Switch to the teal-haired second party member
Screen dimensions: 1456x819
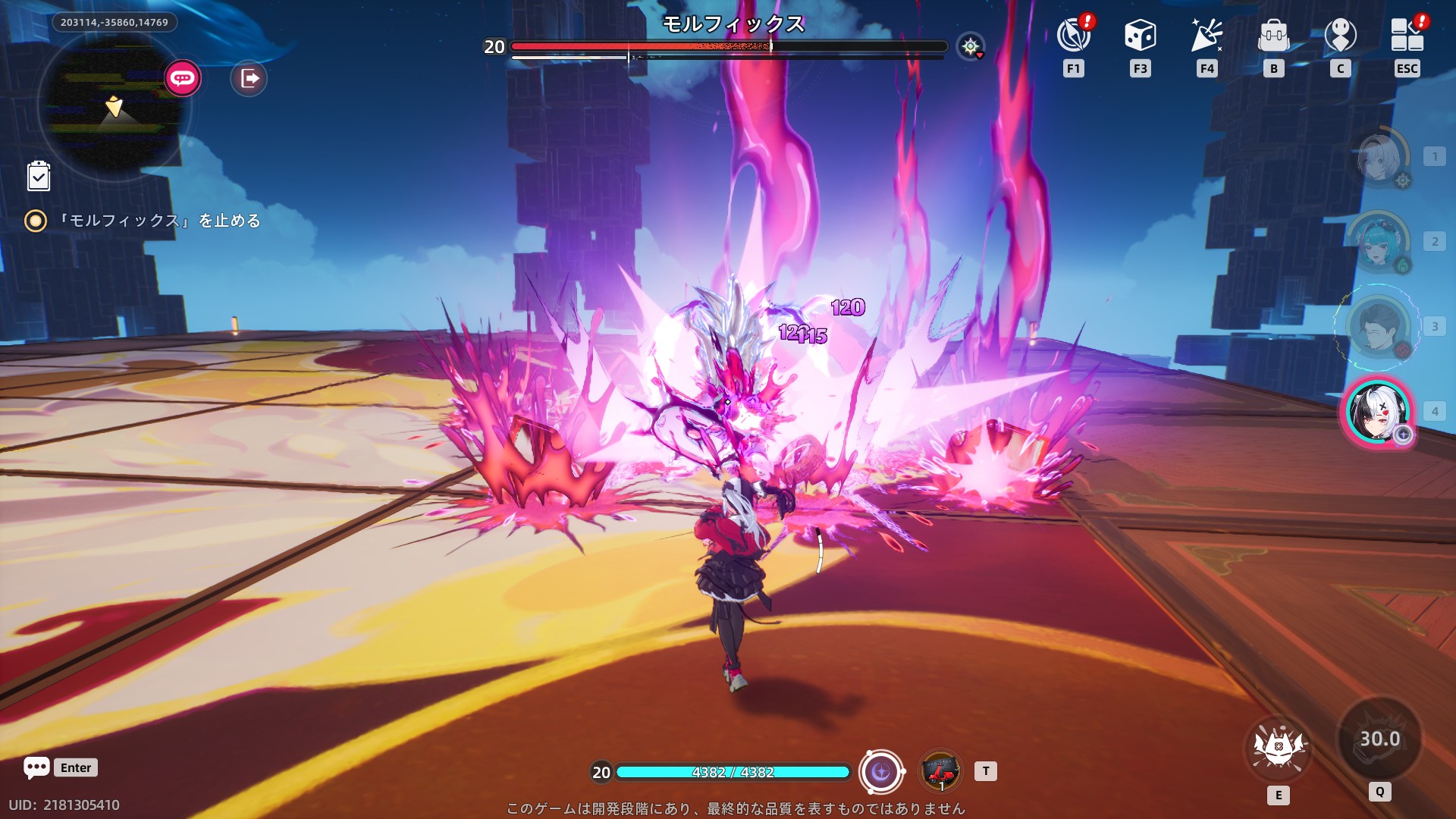point(1379,242)
